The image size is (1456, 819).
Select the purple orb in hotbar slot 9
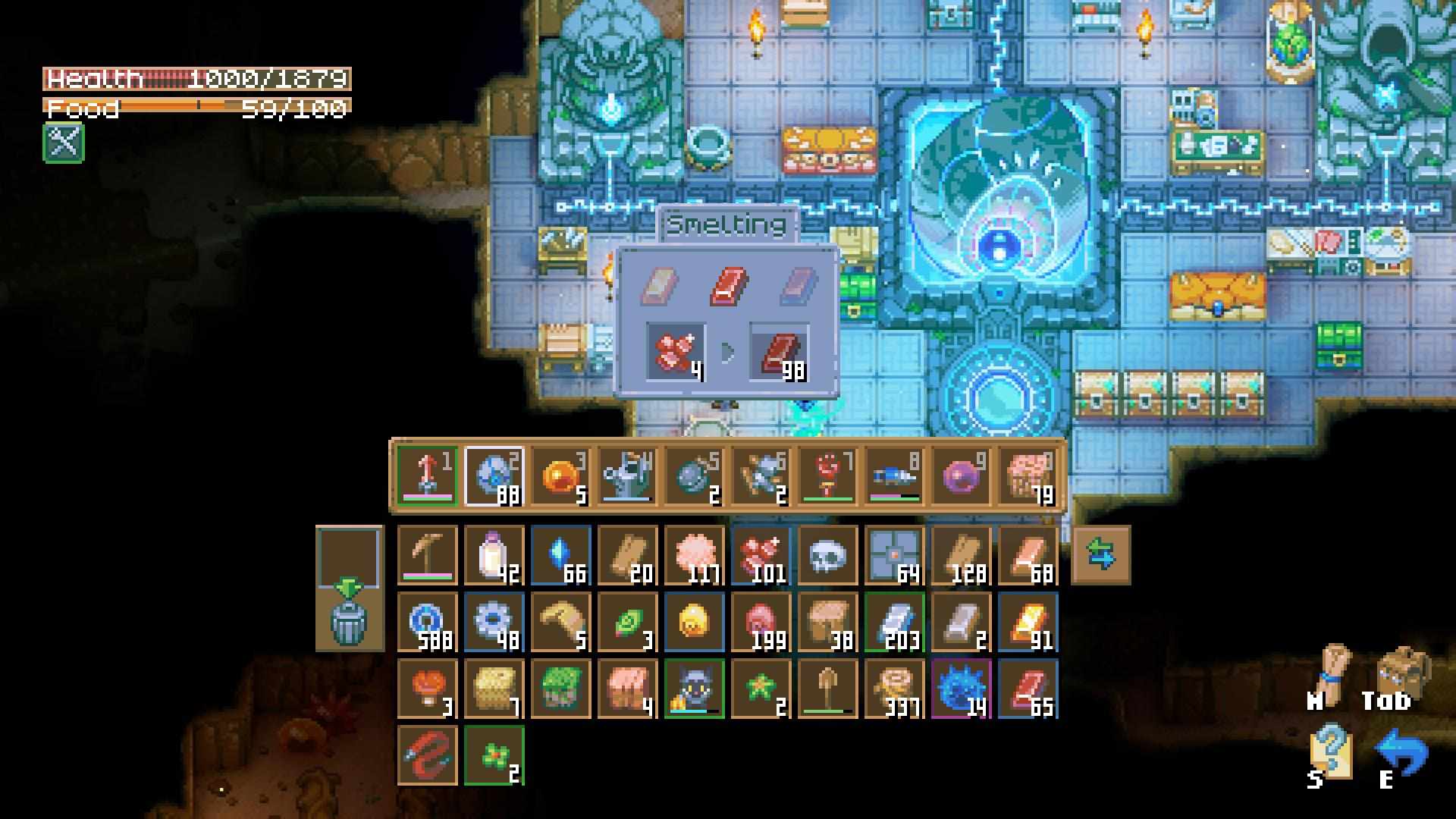coord(962,476)
